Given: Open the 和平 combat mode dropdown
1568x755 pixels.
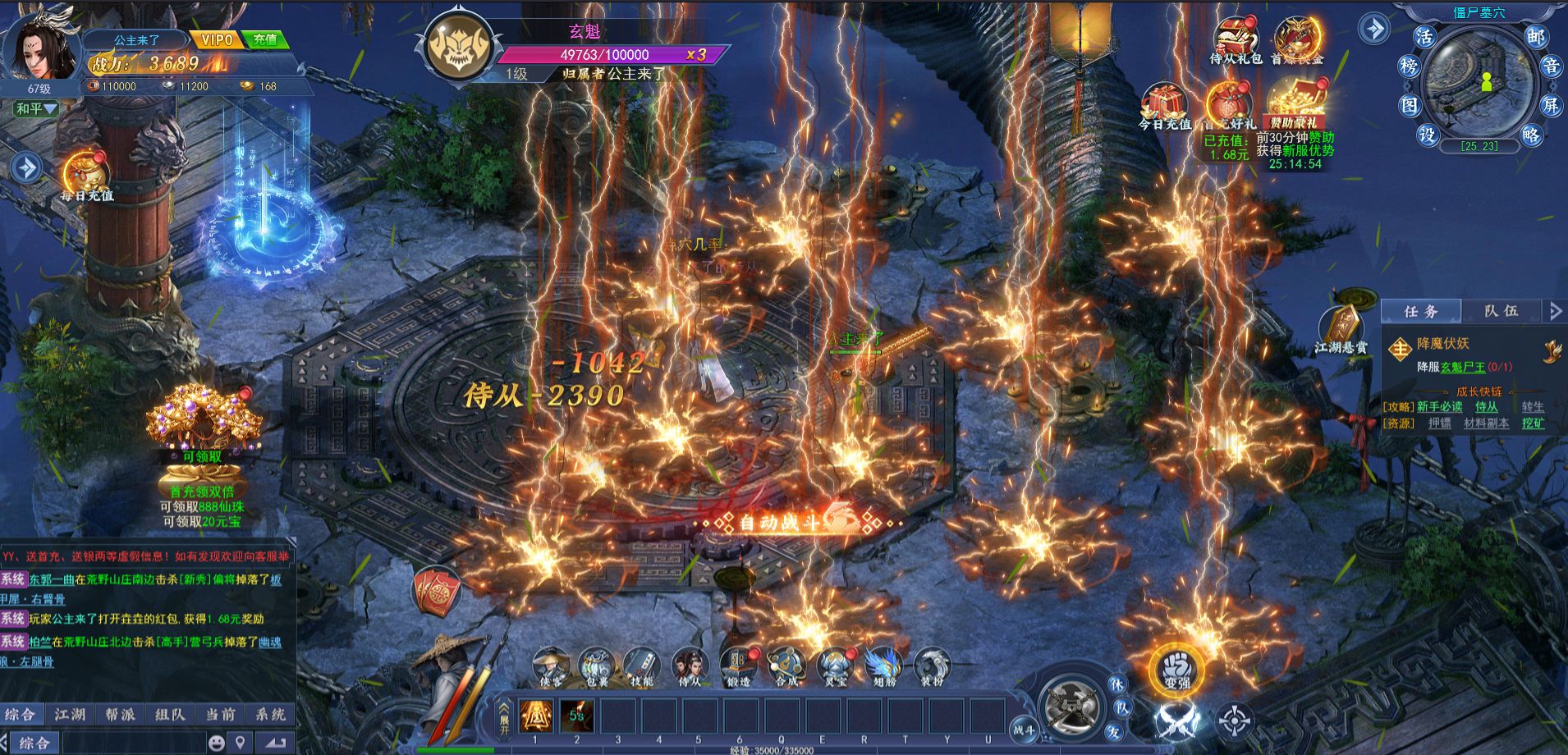Looking at the screenshot, I should pyautogui.click(x=35, y=108).
